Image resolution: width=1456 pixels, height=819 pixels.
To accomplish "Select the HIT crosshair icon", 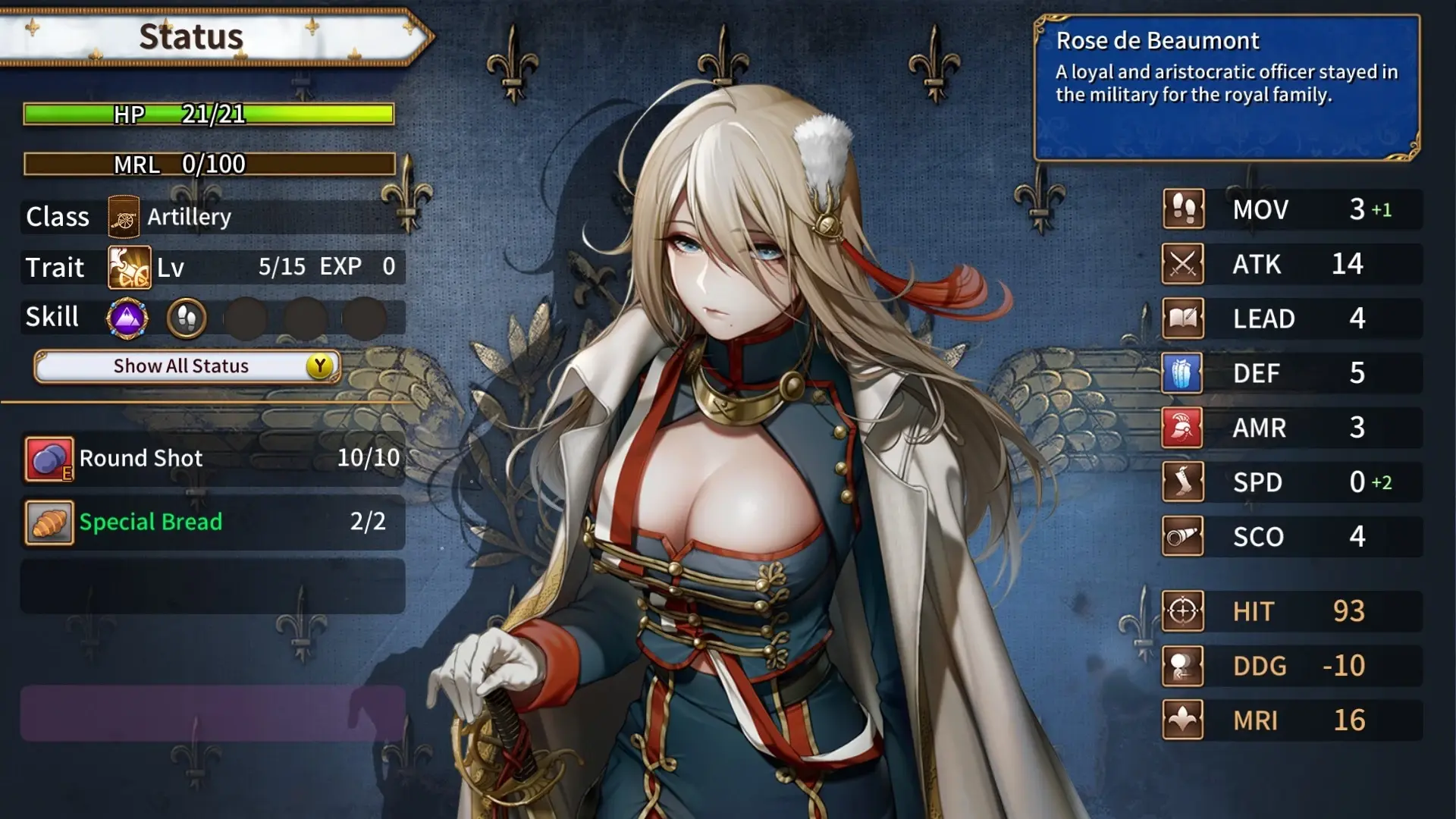I will click(1183, 611).
